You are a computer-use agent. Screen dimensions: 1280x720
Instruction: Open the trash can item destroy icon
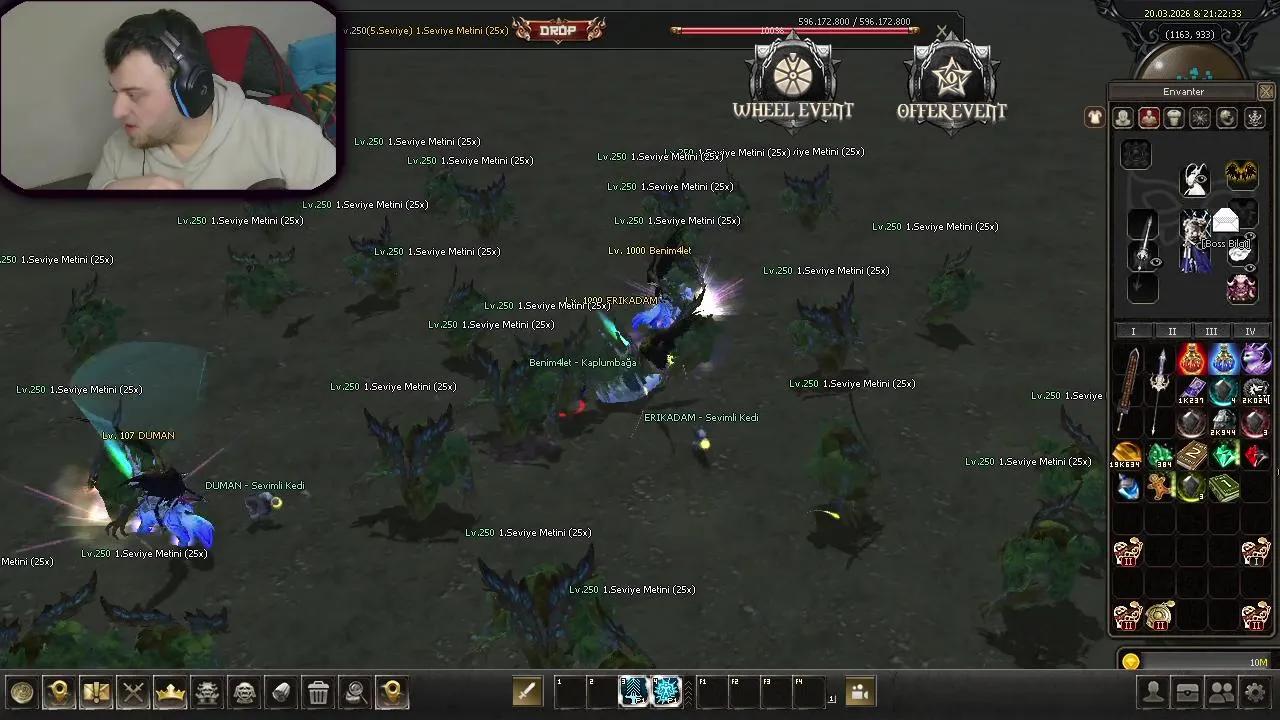pyautogui.click(x=317, y=692)
